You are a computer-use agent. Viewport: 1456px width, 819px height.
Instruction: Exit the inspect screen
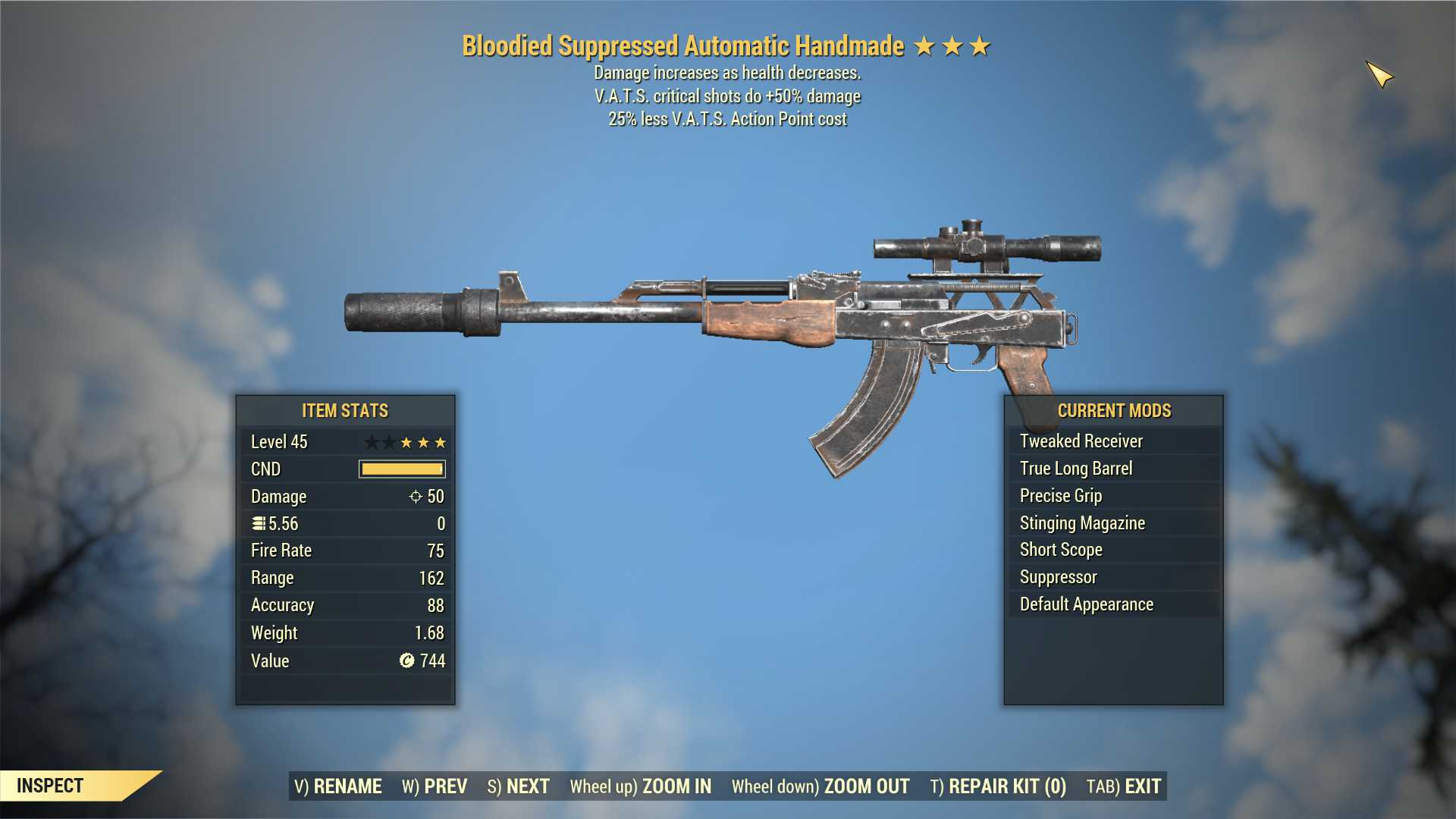(1124, 786)
